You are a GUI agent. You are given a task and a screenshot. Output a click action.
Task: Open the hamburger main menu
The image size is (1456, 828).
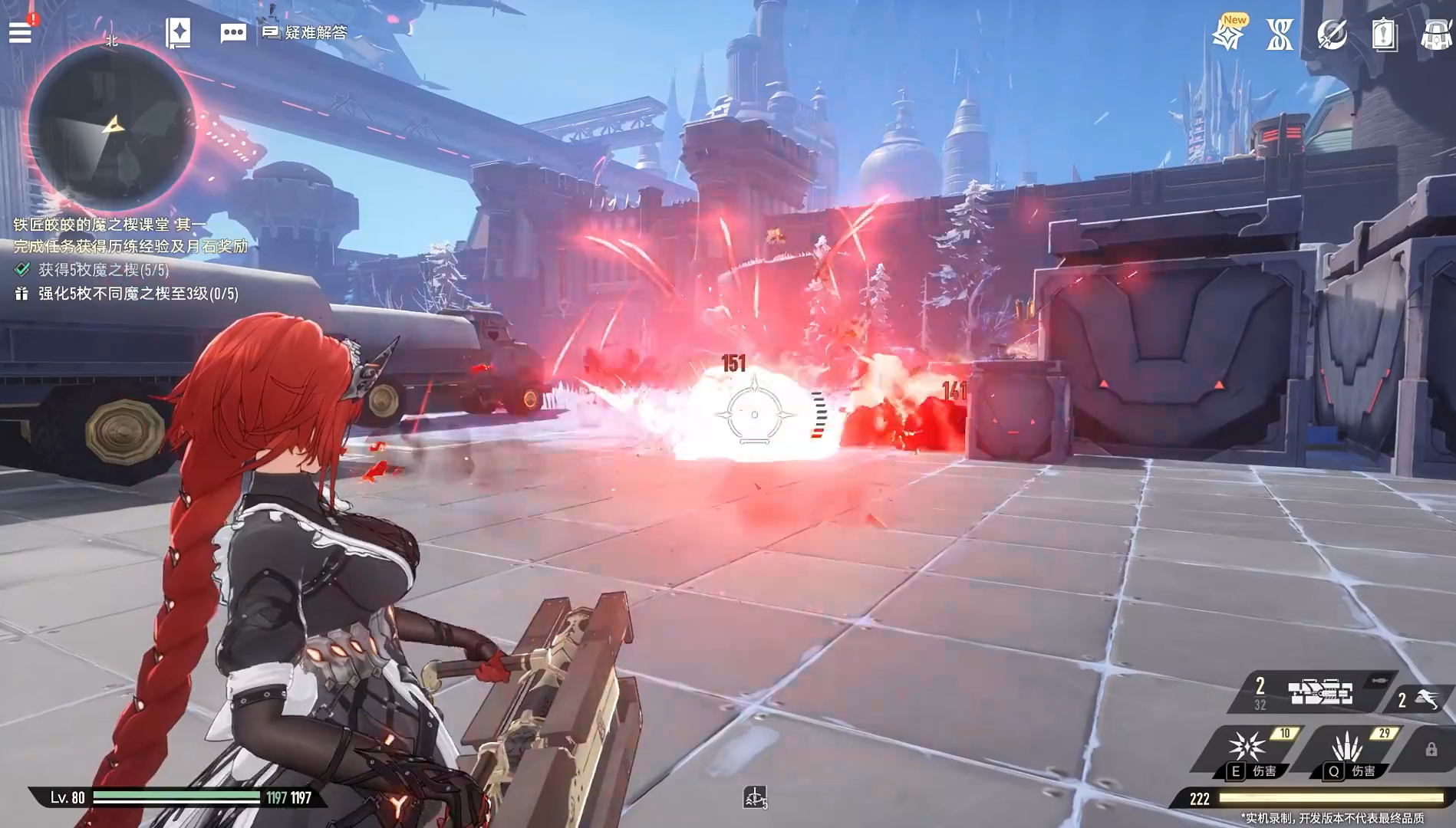pos(20,32)
